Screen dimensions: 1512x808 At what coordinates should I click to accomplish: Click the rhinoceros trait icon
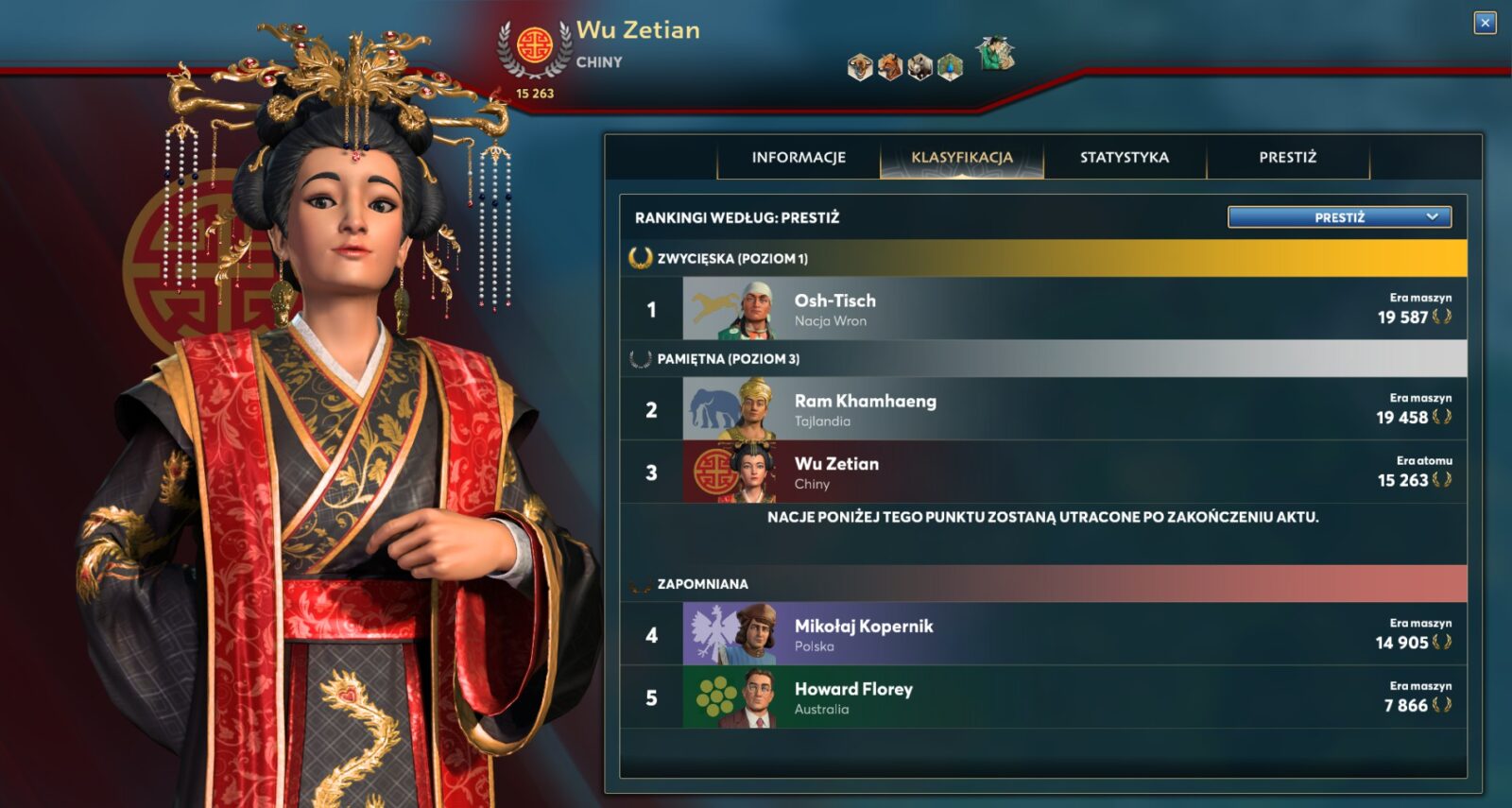(x=920, y=68)
